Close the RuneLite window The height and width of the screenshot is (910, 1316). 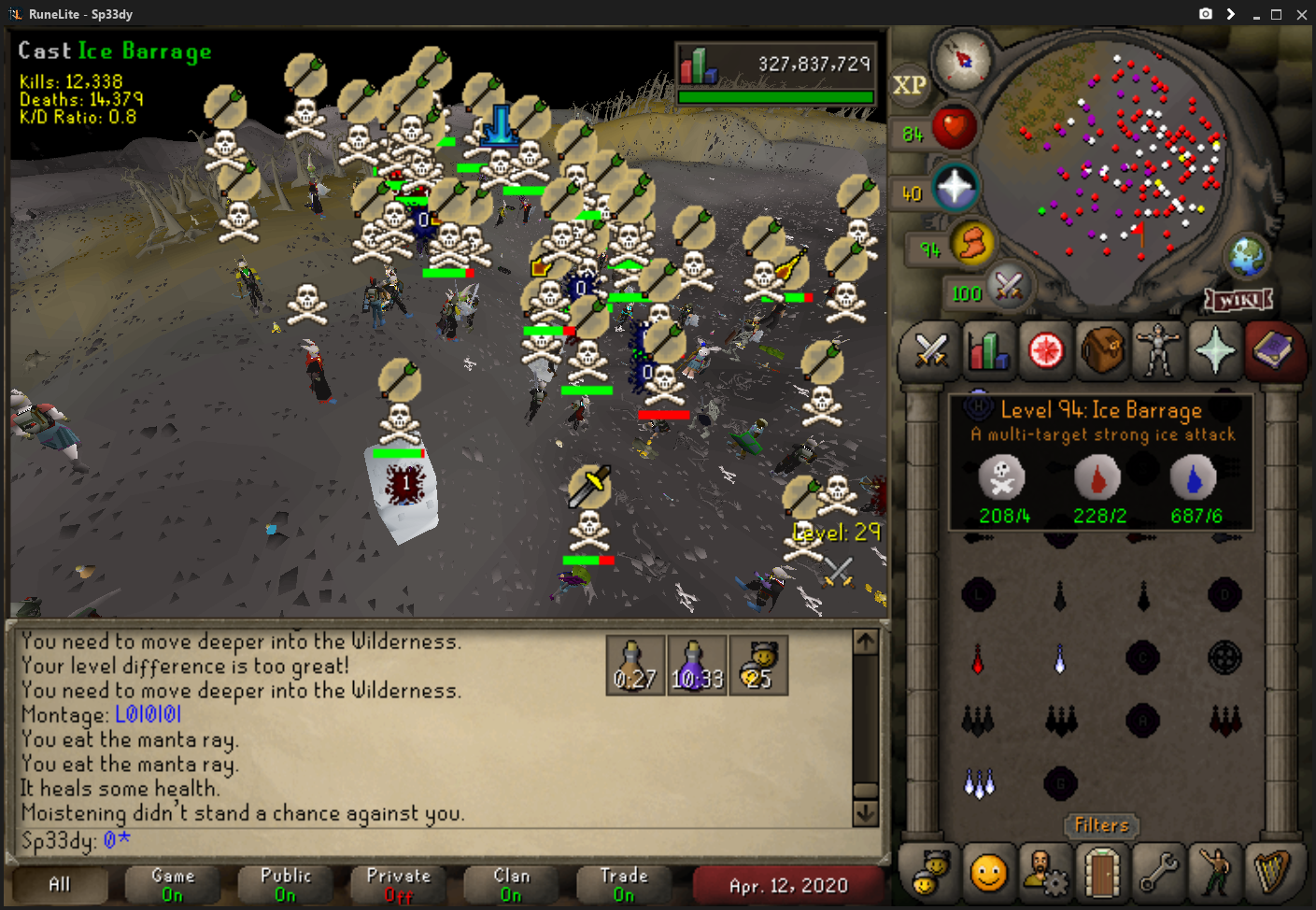(x=1299, y=14)
